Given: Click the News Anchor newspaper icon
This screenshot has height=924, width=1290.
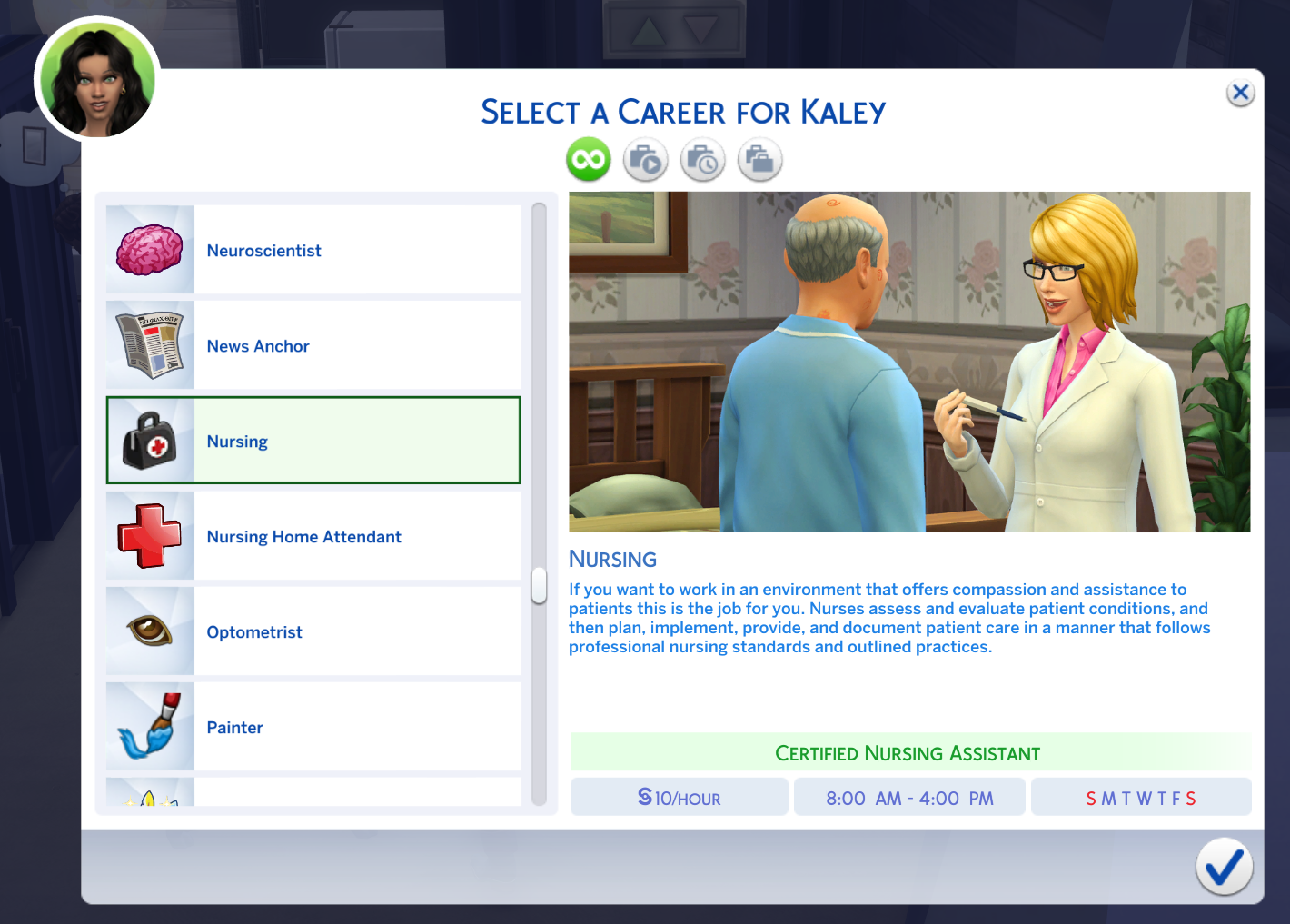Looking at the screenshot, I should point(149,345).
